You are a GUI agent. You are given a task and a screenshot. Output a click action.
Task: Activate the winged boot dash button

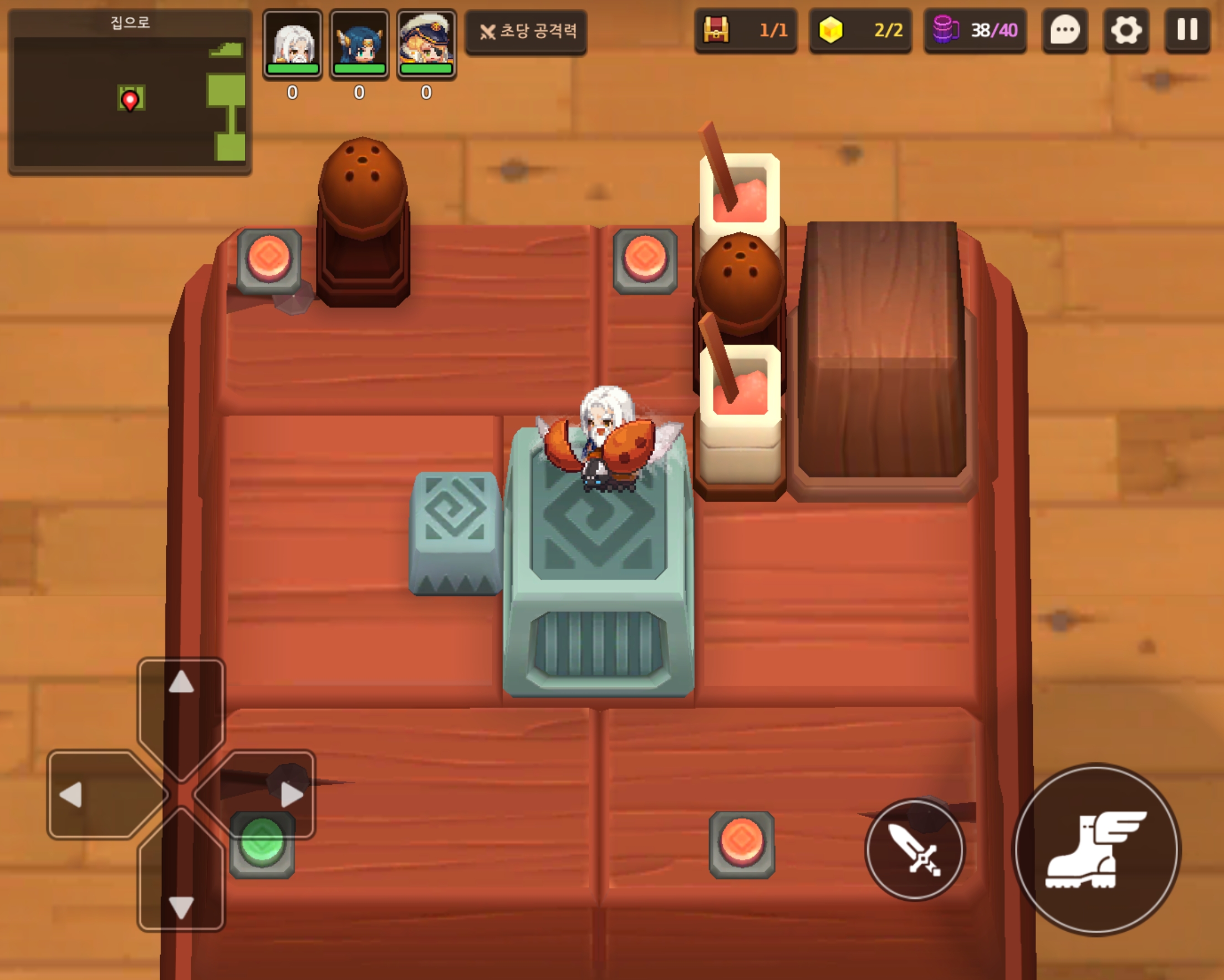click(1097, 849)
